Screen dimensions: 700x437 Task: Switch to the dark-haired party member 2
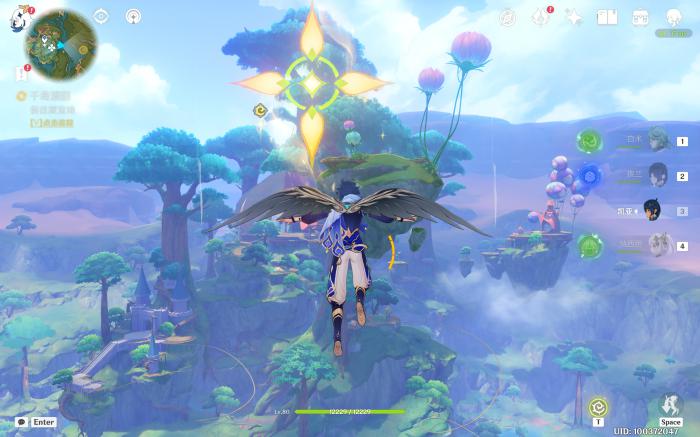657,175
